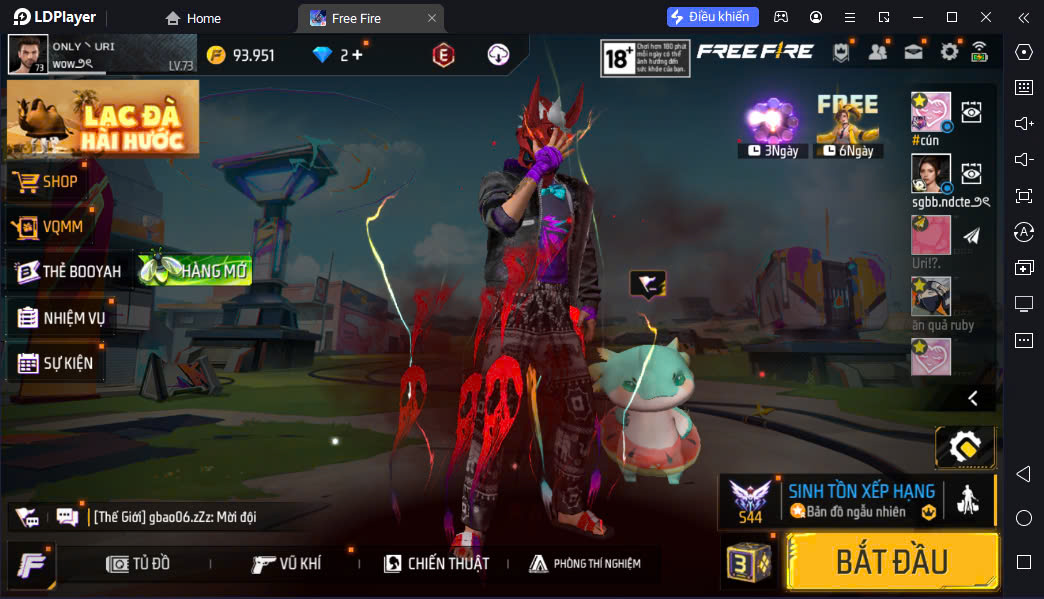Open the settings gear icon

[949, 53]
